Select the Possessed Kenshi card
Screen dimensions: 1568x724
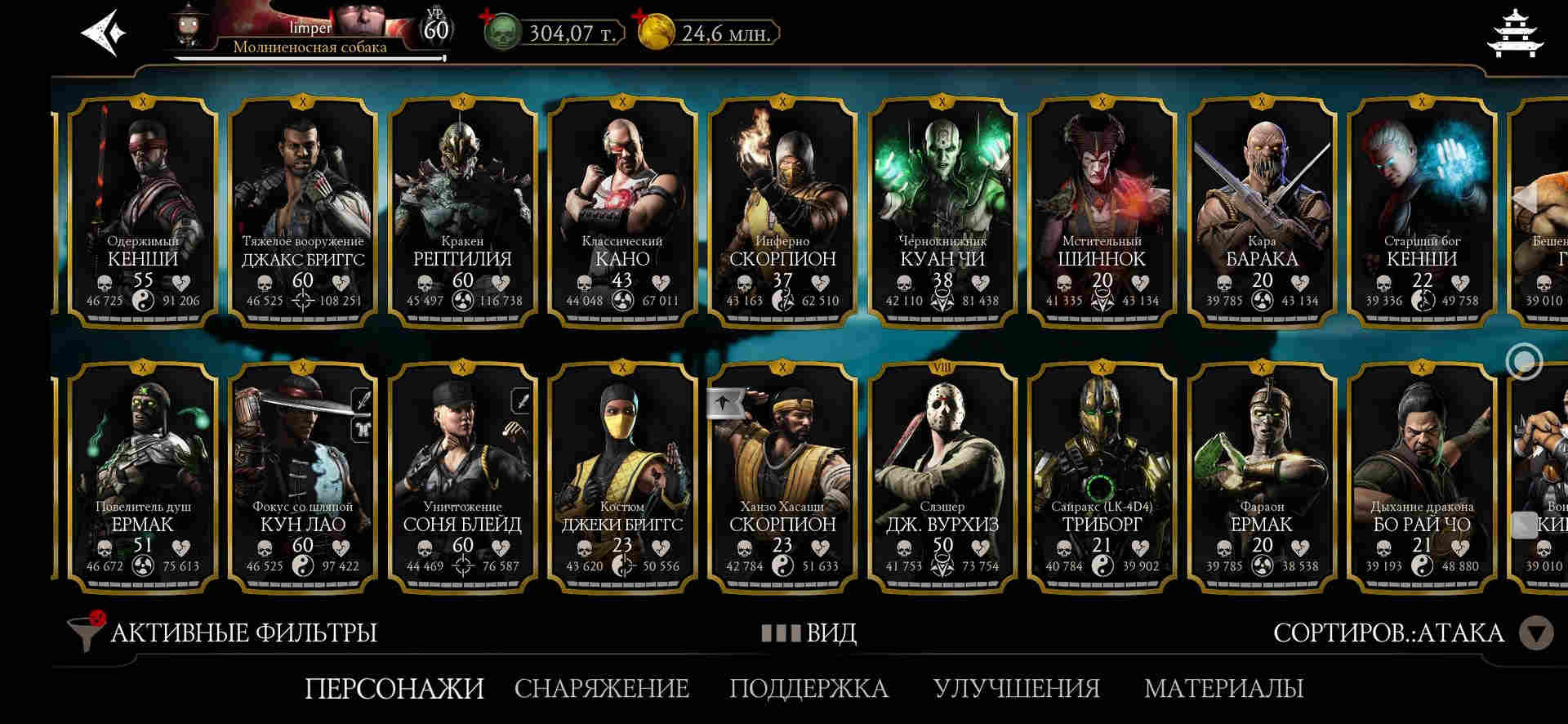143,212
